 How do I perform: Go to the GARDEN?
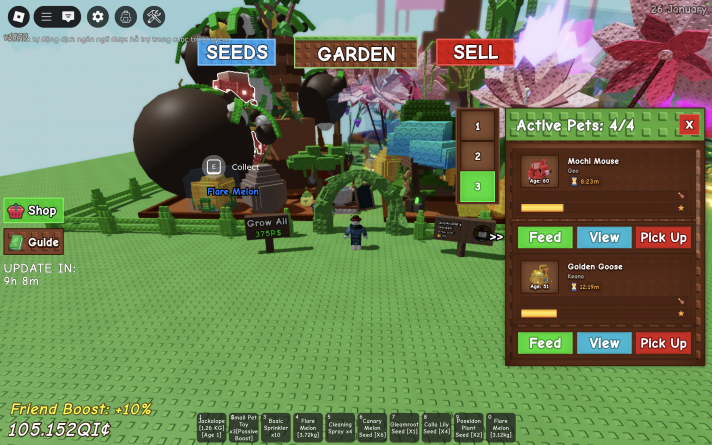(355, 54)
